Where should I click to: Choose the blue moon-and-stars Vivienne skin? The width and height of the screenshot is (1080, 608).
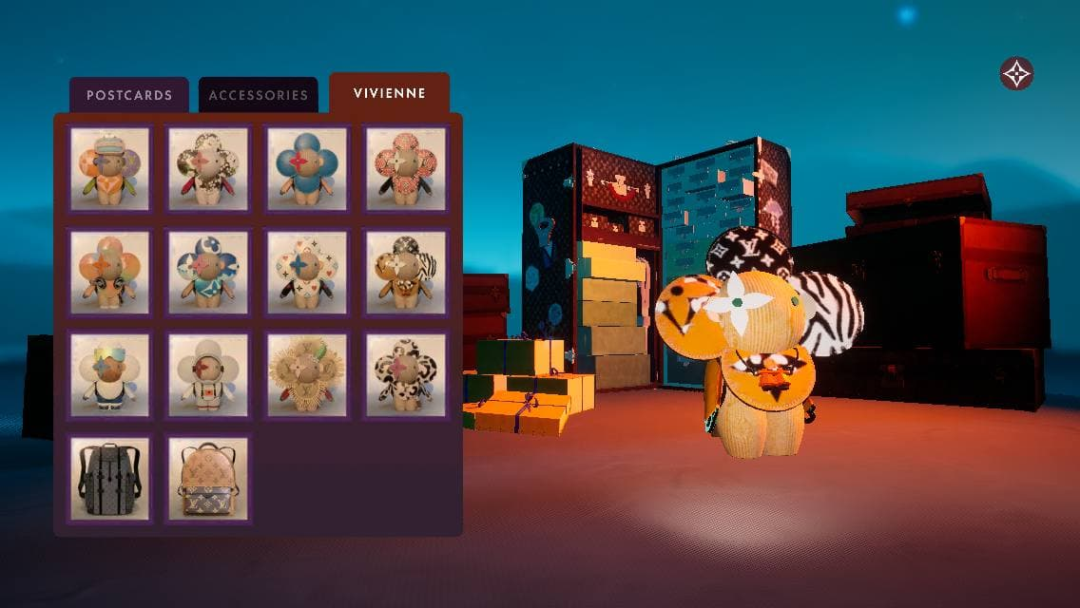[208, 272]
